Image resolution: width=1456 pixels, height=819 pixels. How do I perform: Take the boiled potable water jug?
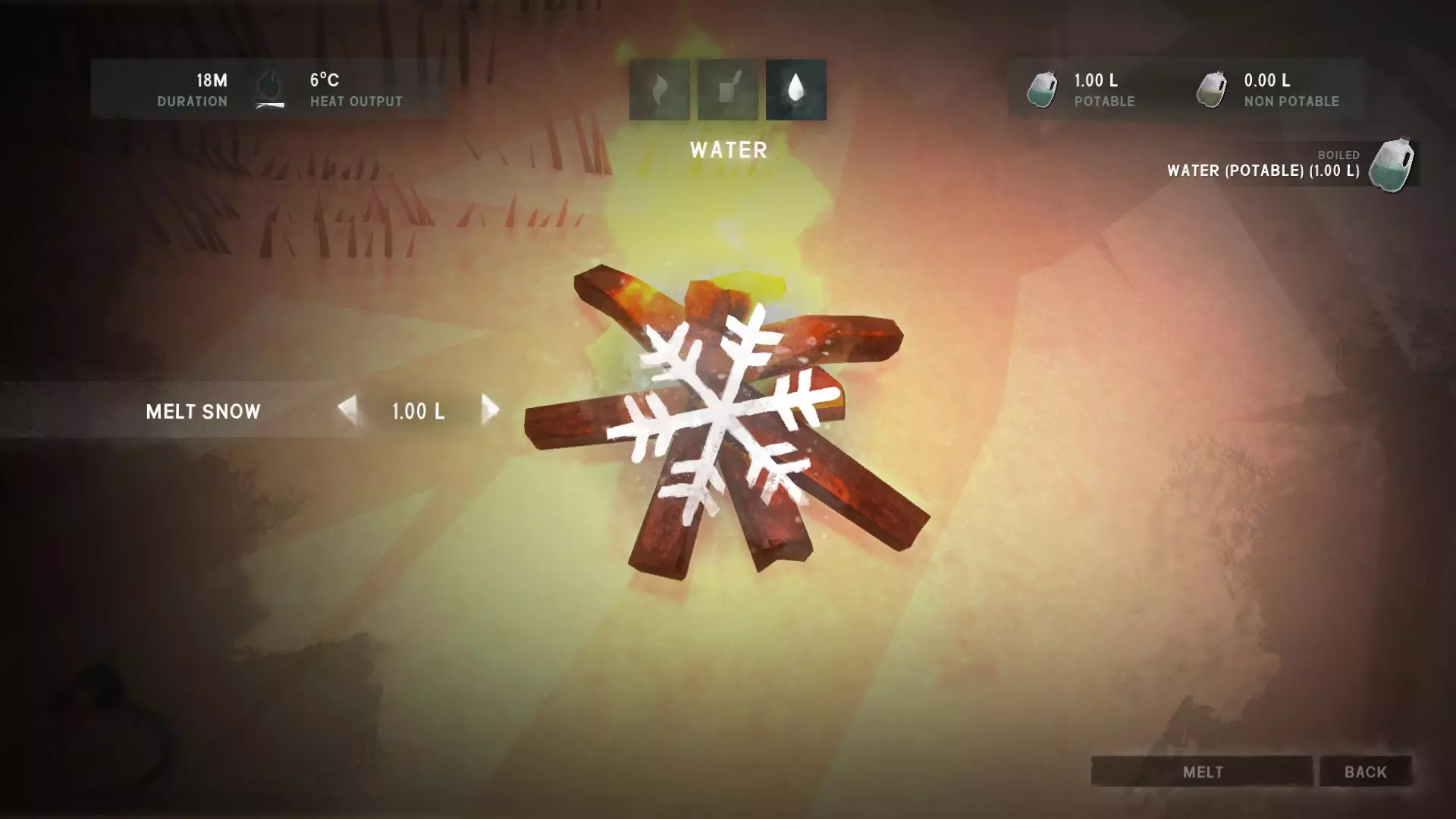pos(1391,165)
